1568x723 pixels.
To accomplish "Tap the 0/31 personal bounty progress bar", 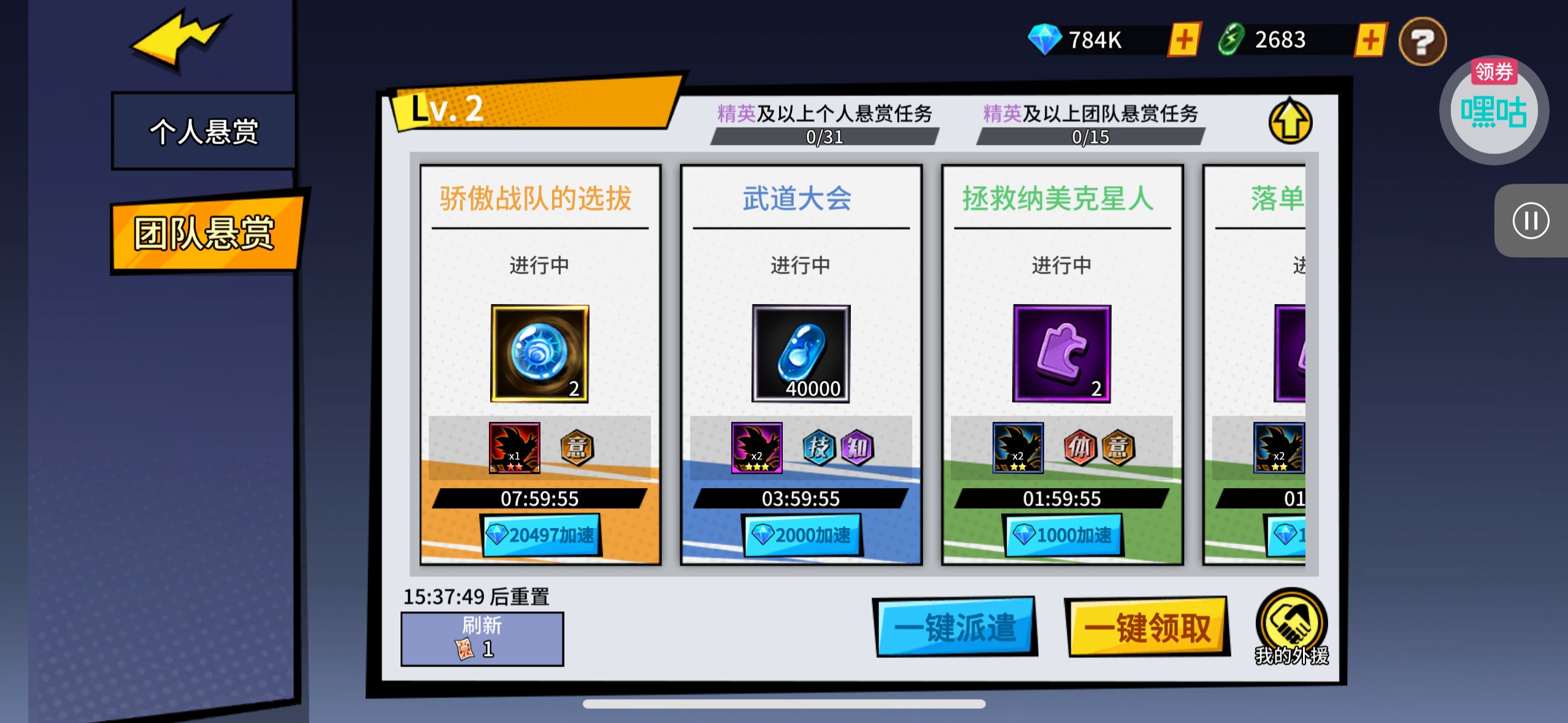I will coord(825,138).
